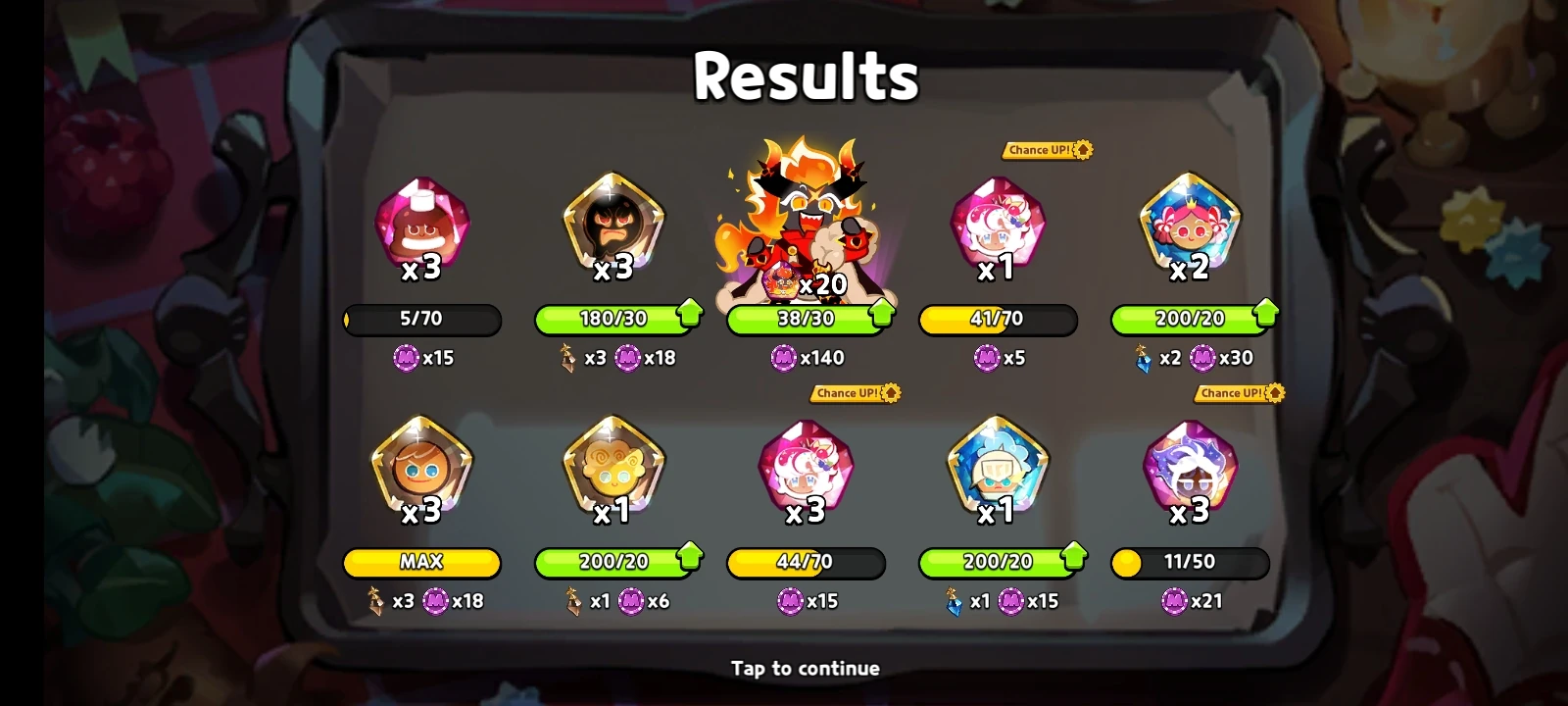Screen dimensions: 1568x706
Task: Select the pink unicorn cookie soulstone x3
Action: click(806, 471)
